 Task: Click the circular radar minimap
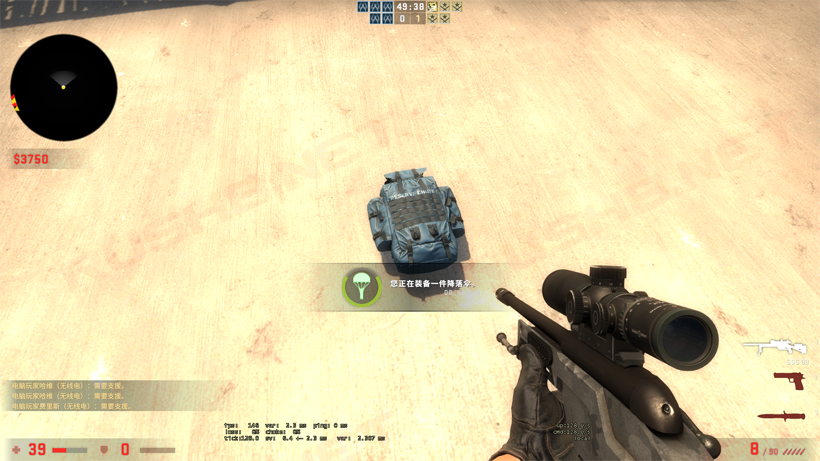(64, 88)
